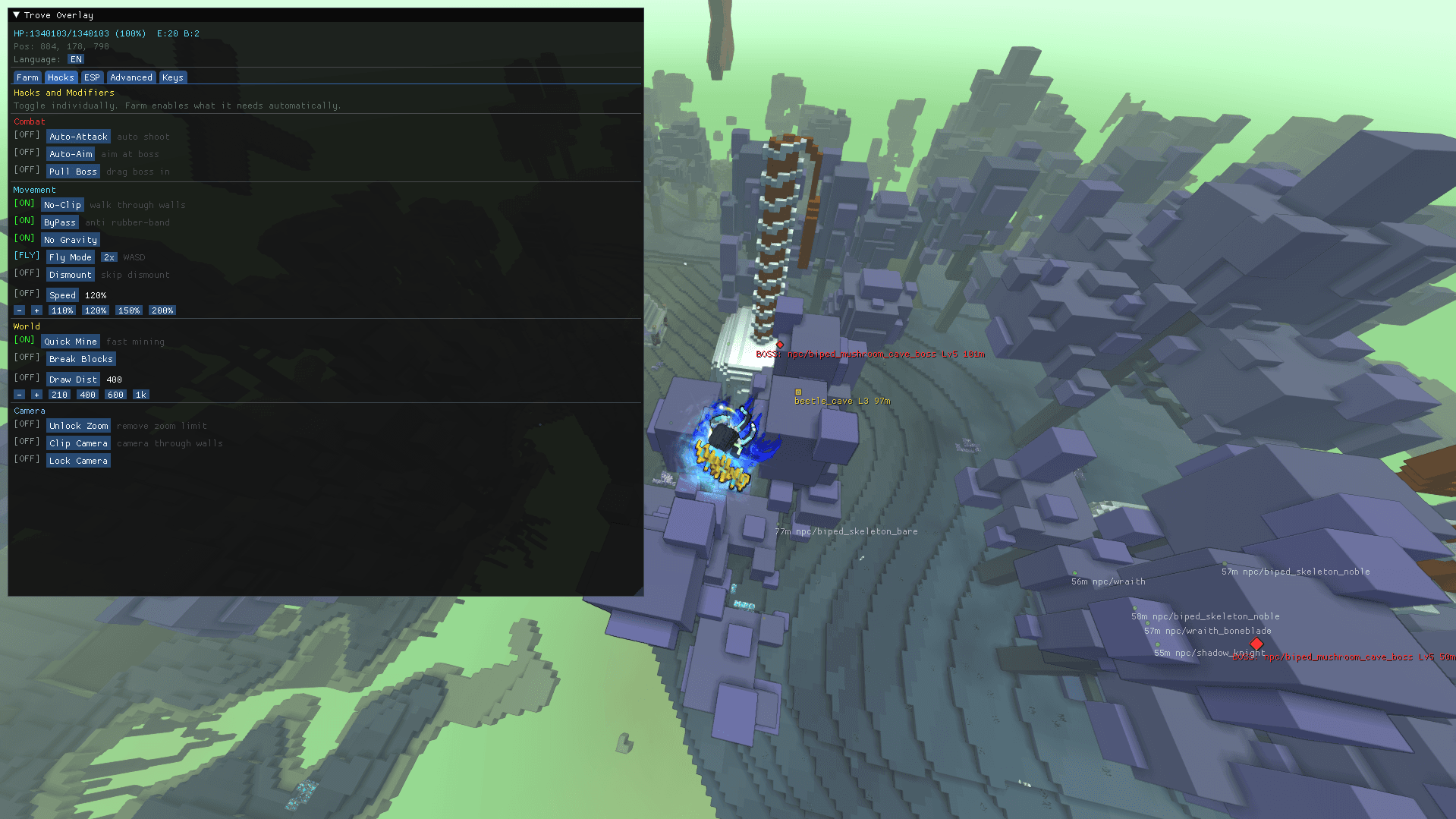Choose the 150% speed preset
This screenshot has height=819, width=1456.
click(129, 310)
